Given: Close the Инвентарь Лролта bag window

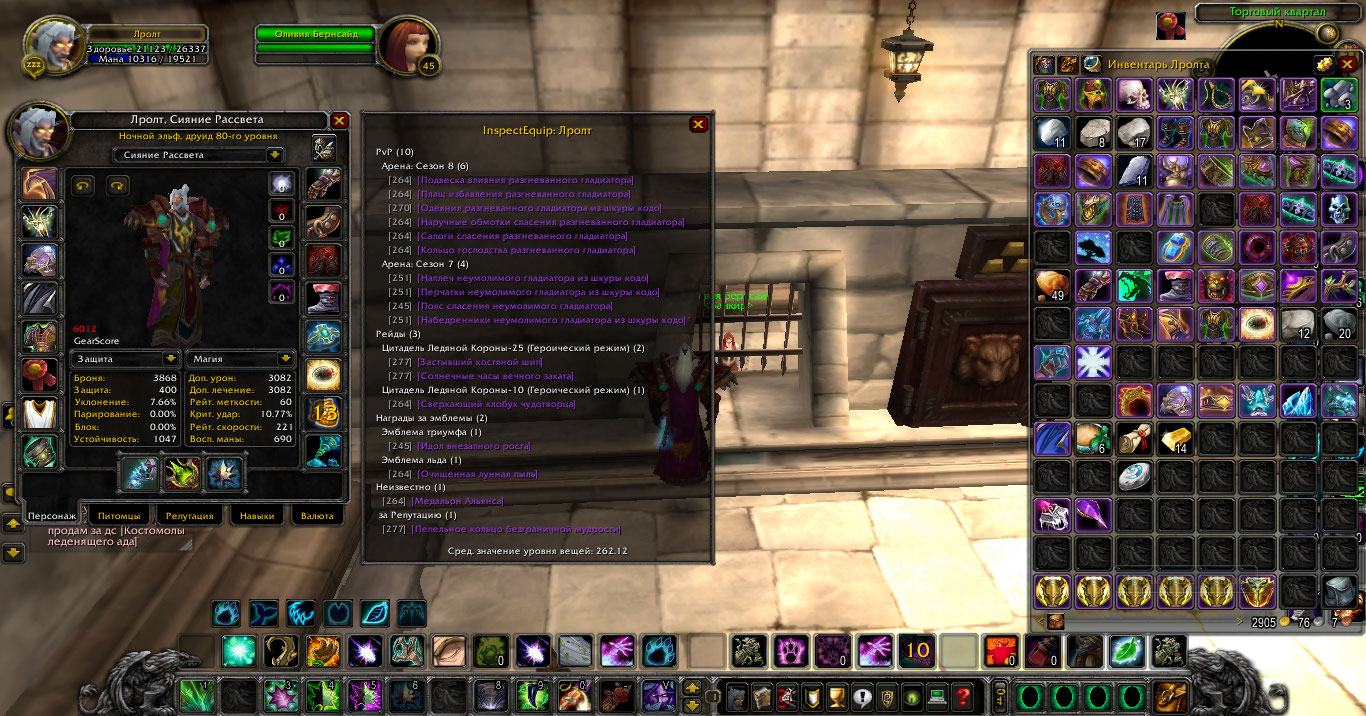Looking at the screenshot, I should 1347,64.
